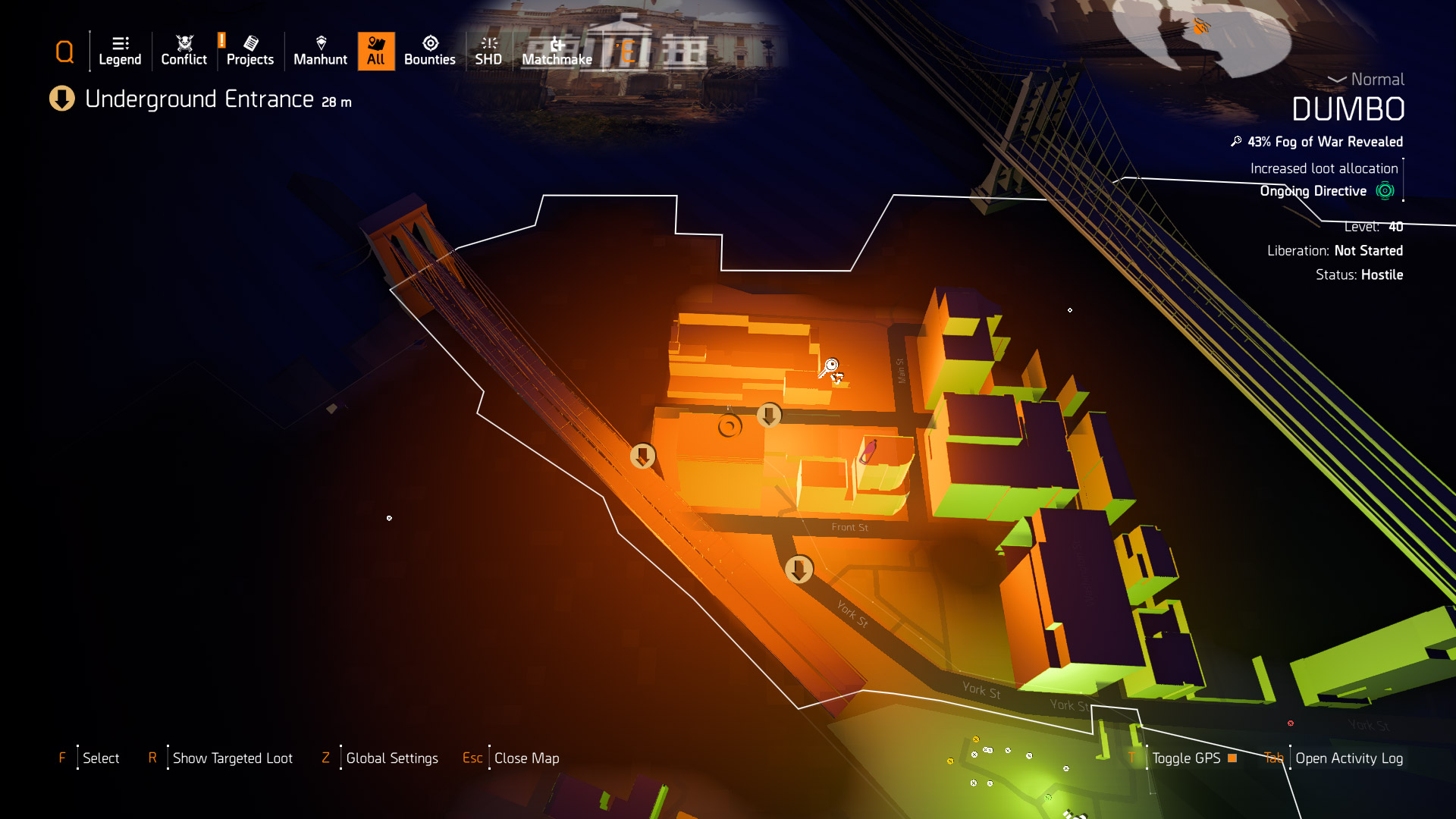Image resolution: width=1456 pixels, height=819 pixels.
Task: Open the map Legend
Action: coord(120,51)
